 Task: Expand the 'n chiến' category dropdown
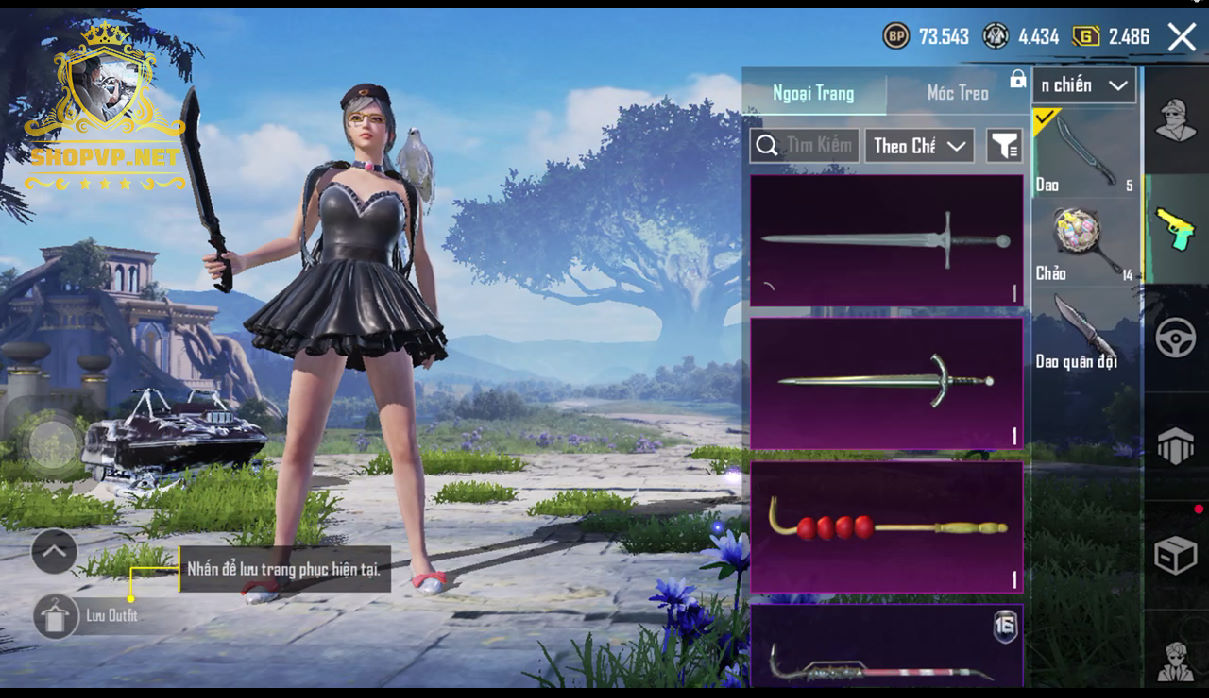click(x=1084, y=86)
